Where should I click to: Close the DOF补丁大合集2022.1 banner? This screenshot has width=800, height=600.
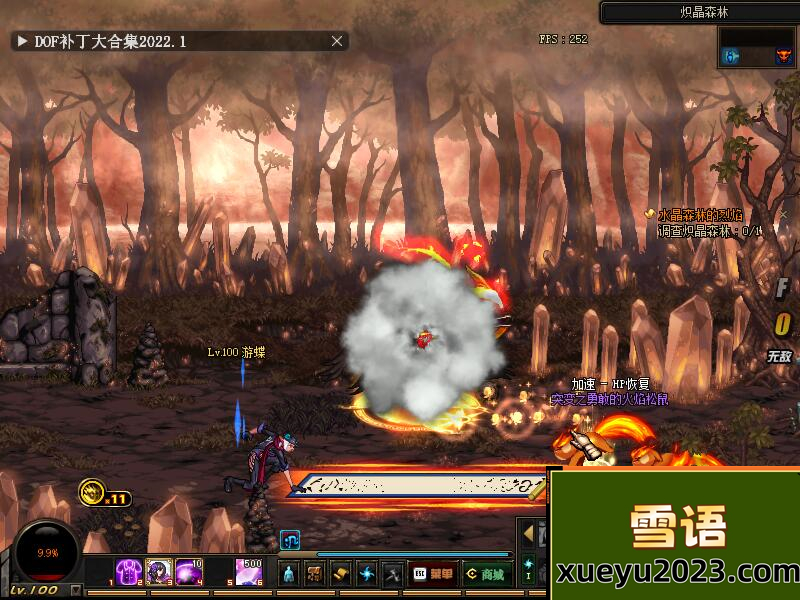338,41
